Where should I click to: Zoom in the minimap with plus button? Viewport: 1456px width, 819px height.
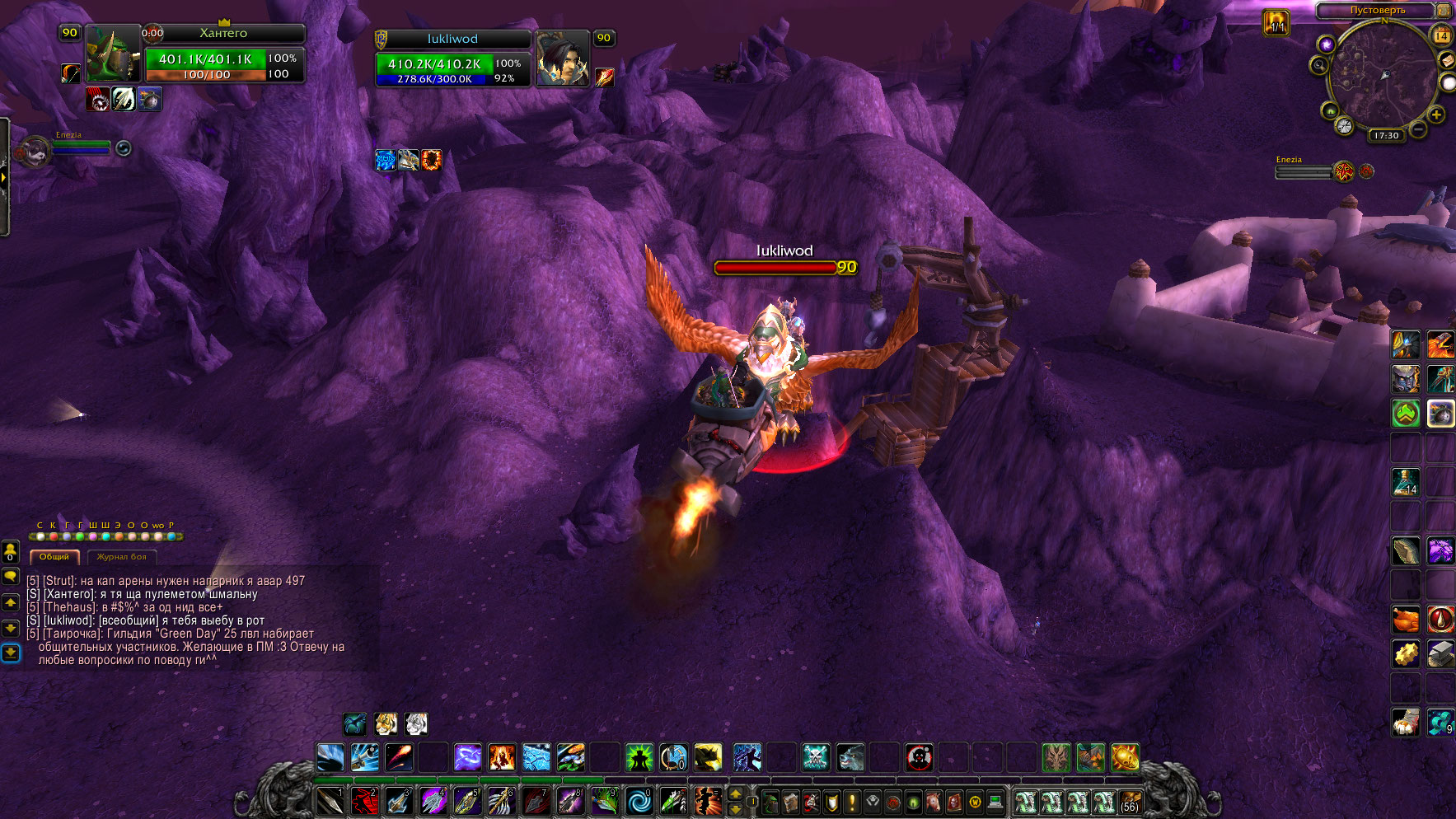tap(1436, 115)
